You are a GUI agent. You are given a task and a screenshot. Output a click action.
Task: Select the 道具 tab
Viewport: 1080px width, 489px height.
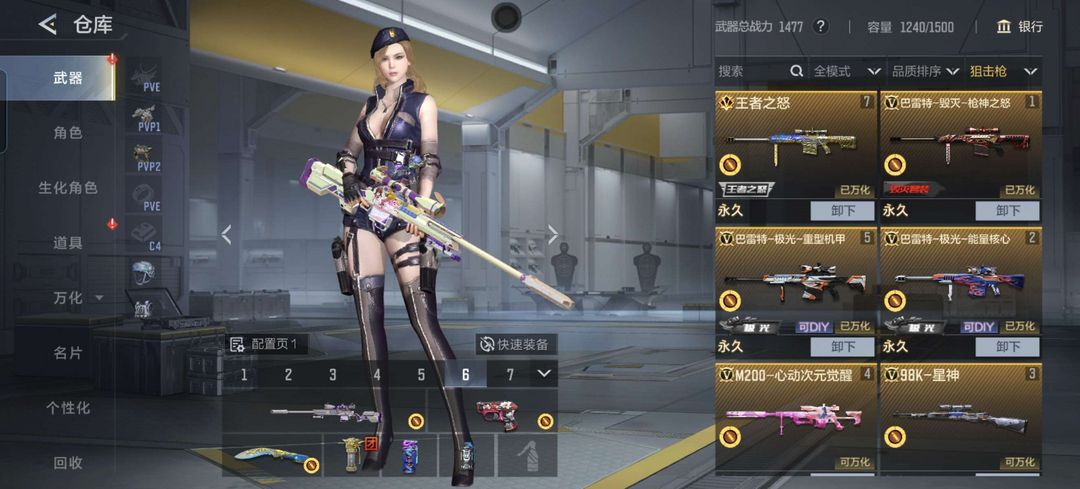(68, 242)
